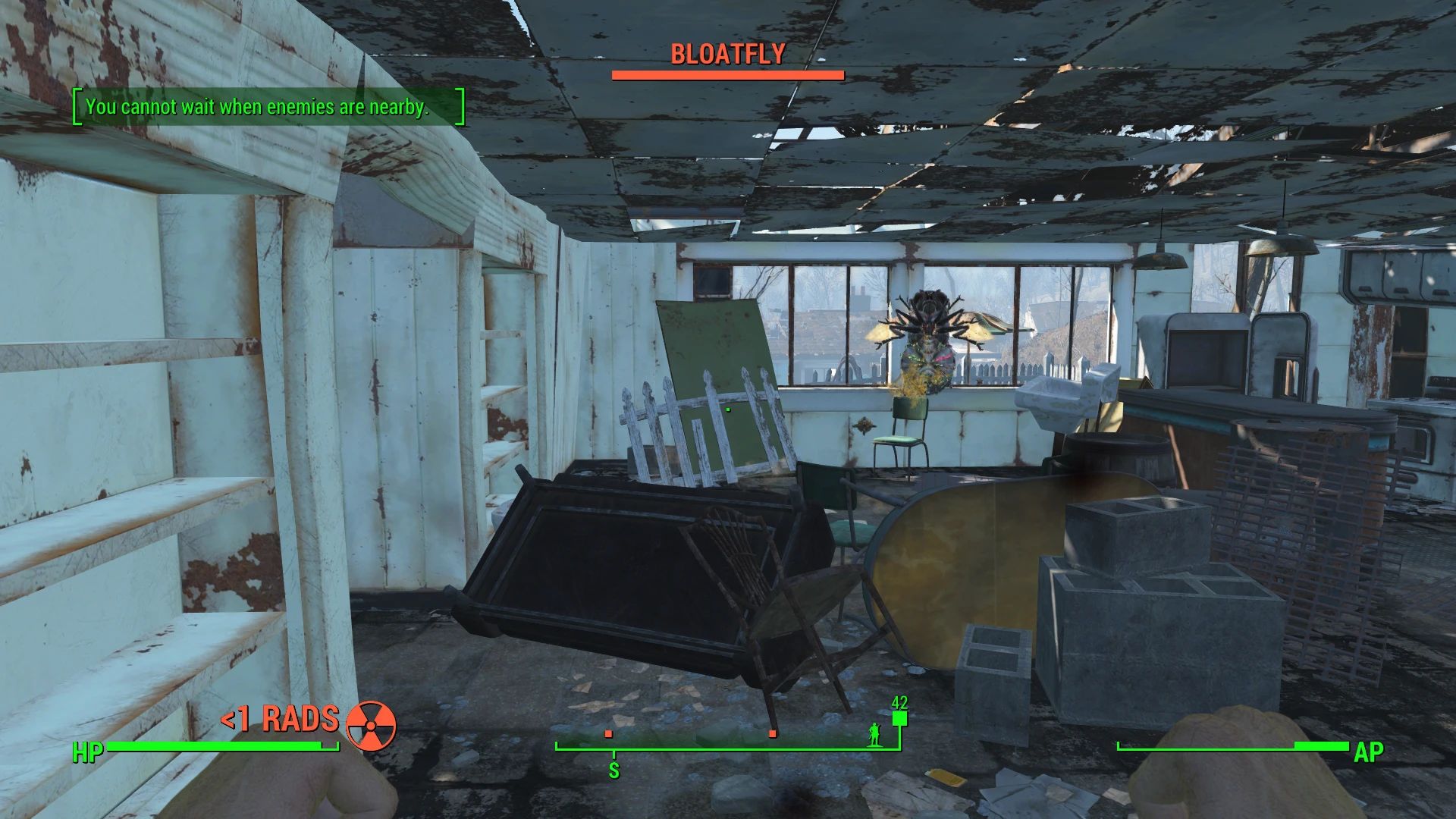Screen dimensions: 1456x819
Task: Select the green soldier marker on the compass
Action: point(874,734)
